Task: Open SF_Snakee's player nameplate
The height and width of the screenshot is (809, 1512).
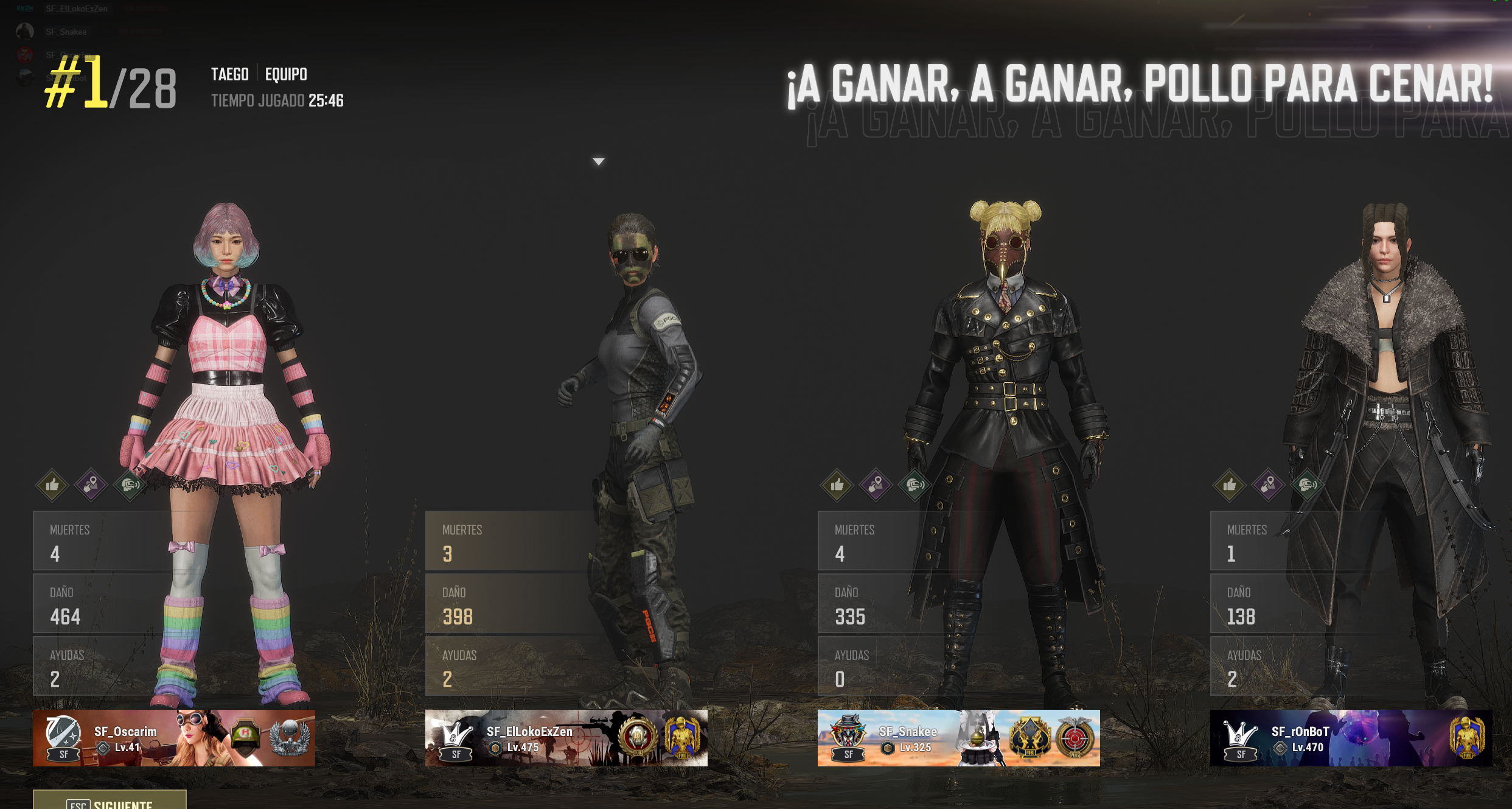Action: (958, 738)
